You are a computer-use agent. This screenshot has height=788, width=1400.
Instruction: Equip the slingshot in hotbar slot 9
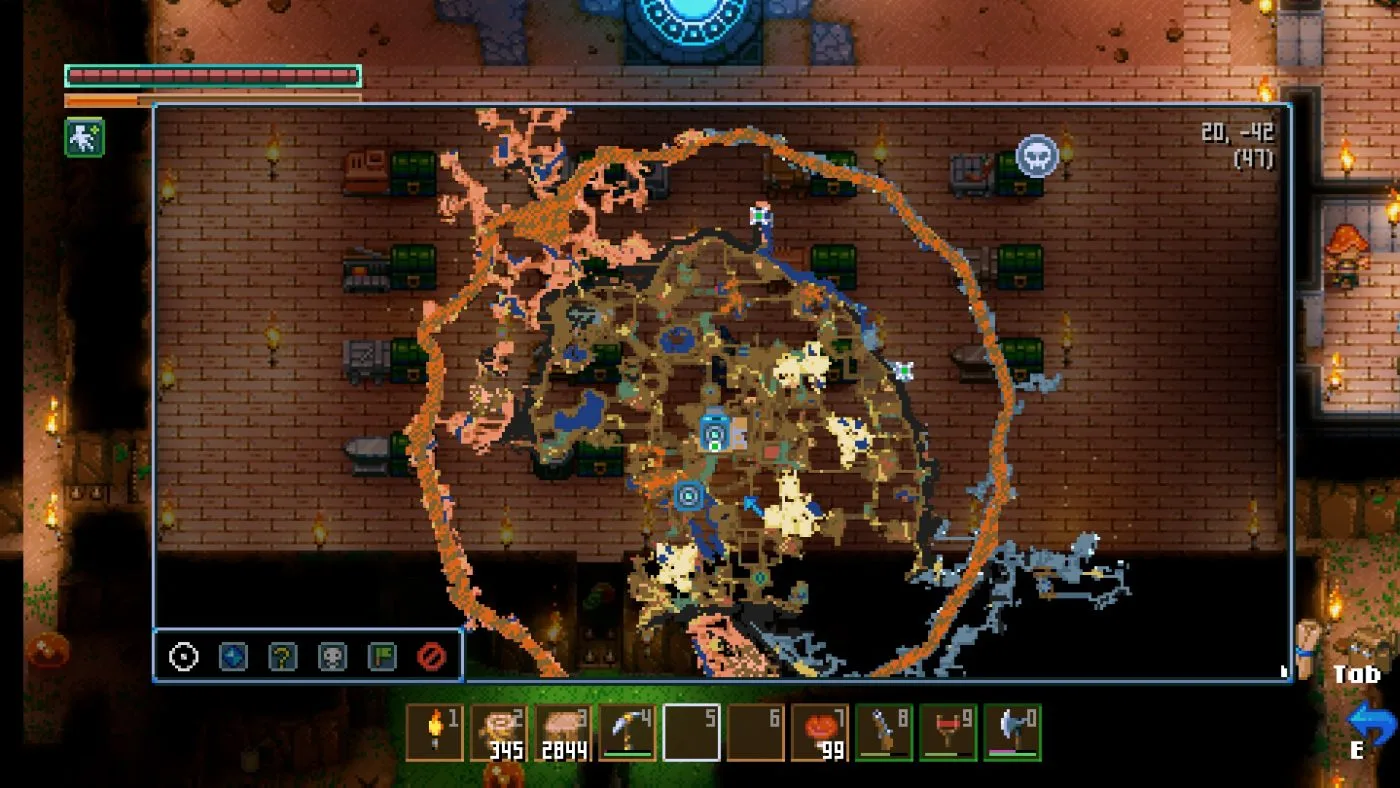[948, 733]
